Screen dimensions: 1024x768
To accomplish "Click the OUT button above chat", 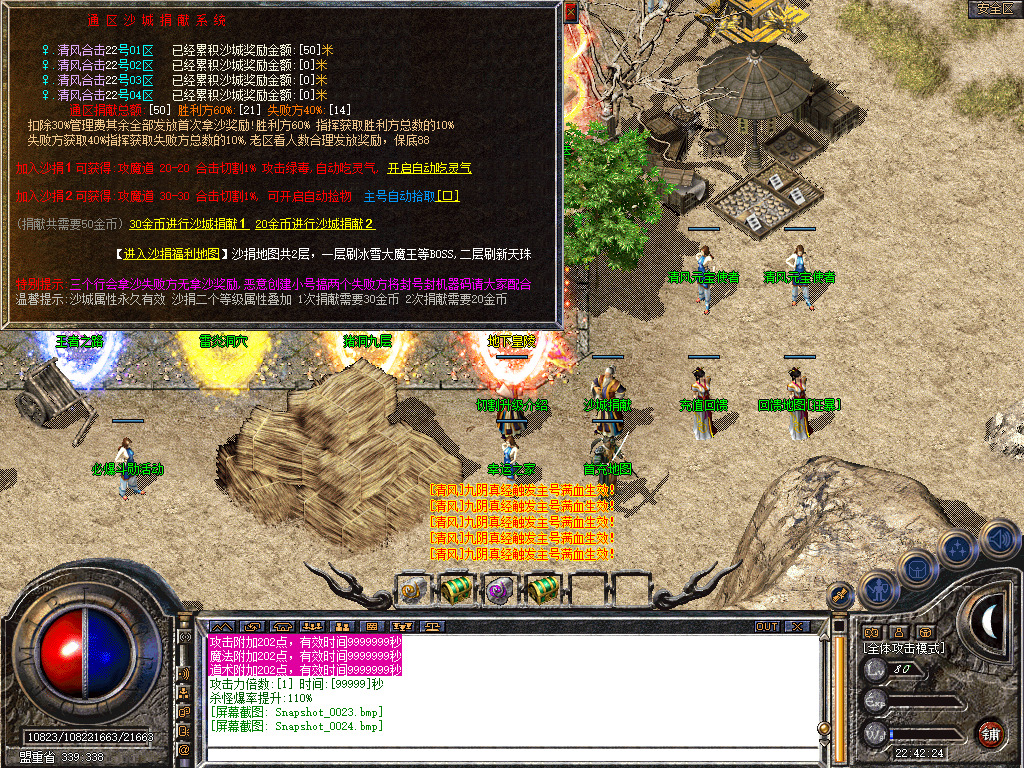I will click(767, 627).
